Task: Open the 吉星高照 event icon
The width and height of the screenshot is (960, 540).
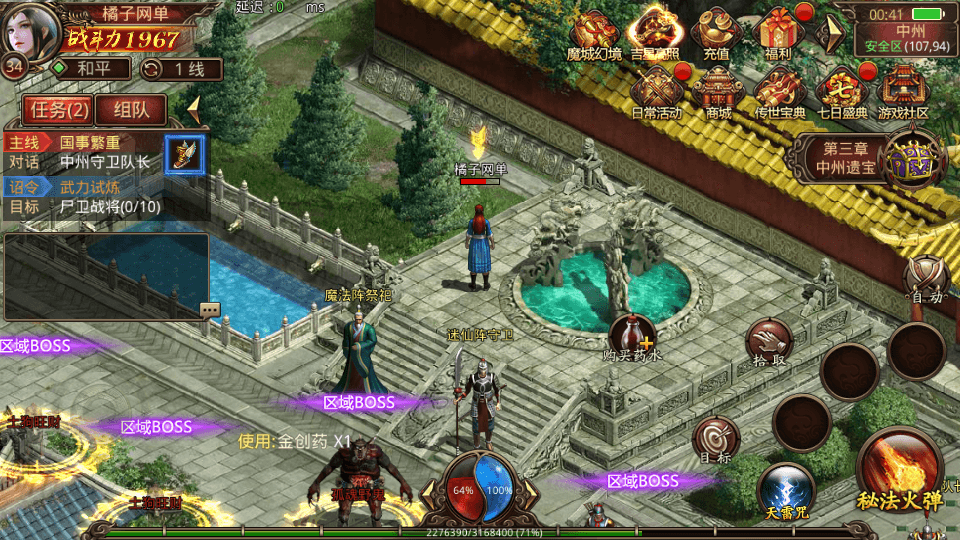Action: 655,34
